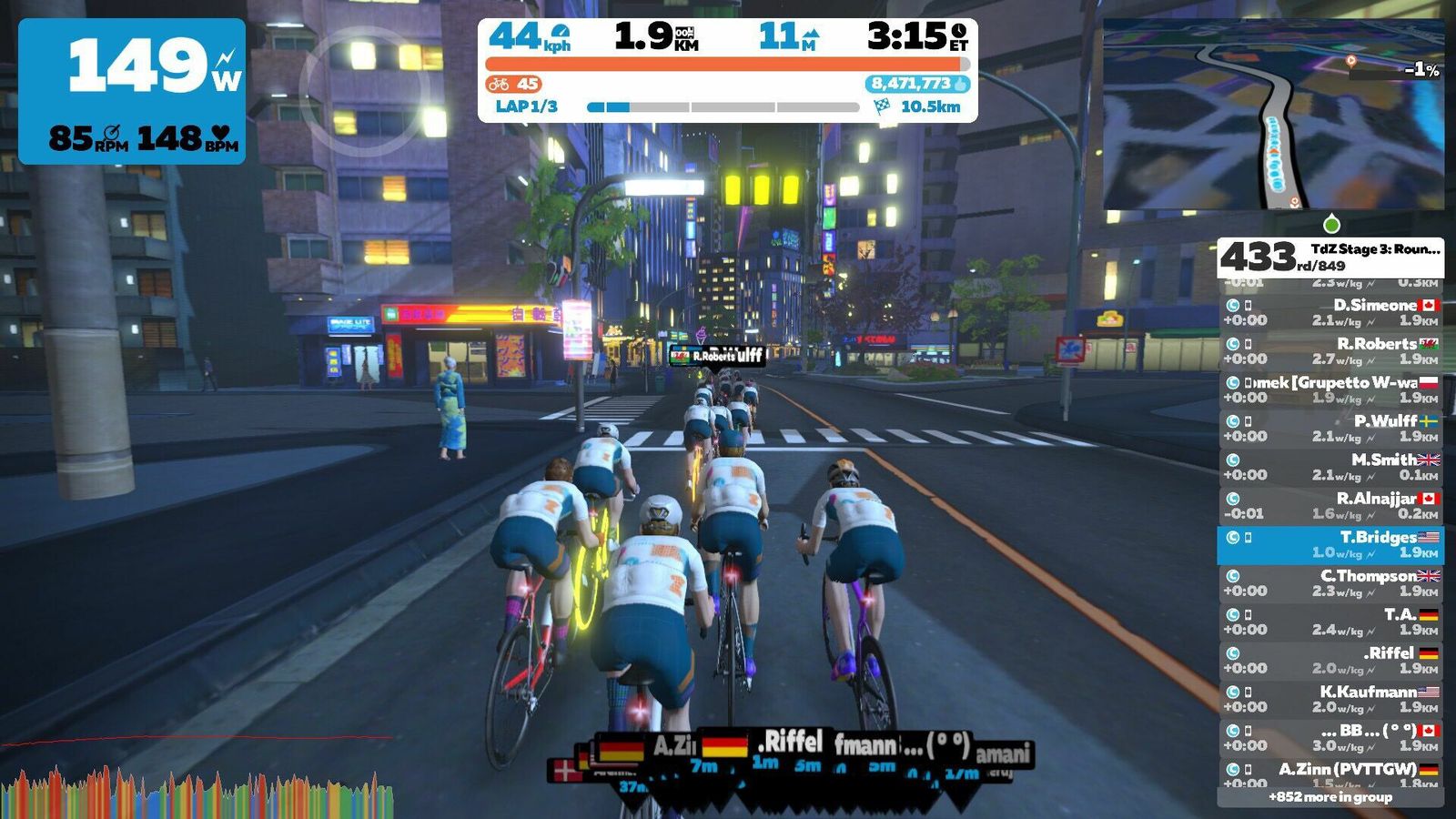
Task: Select A.Zinn (PVTTGW) rider row
Action: point(1330,774)
